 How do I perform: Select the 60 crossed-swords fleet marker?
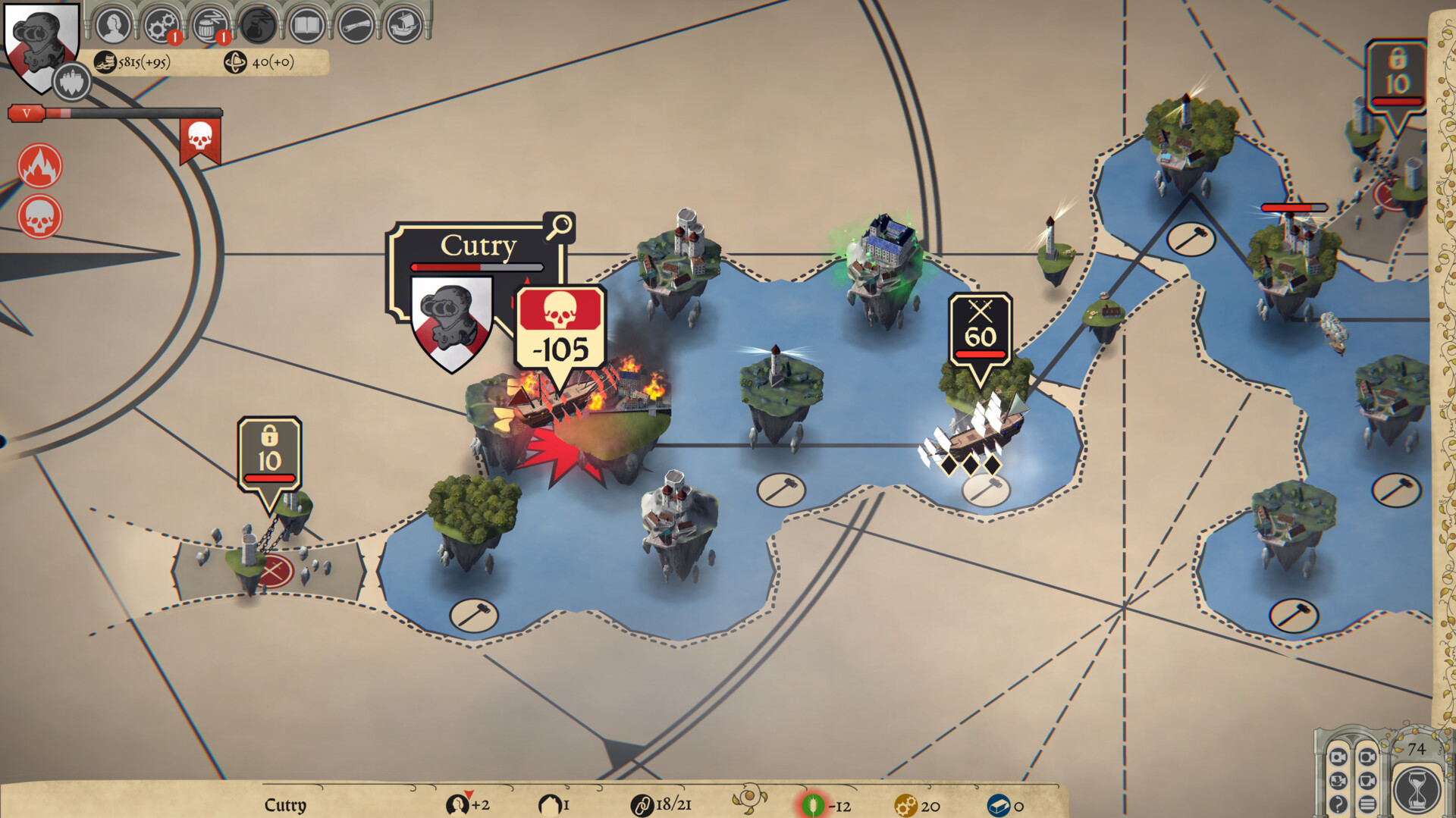coord(980,333)
